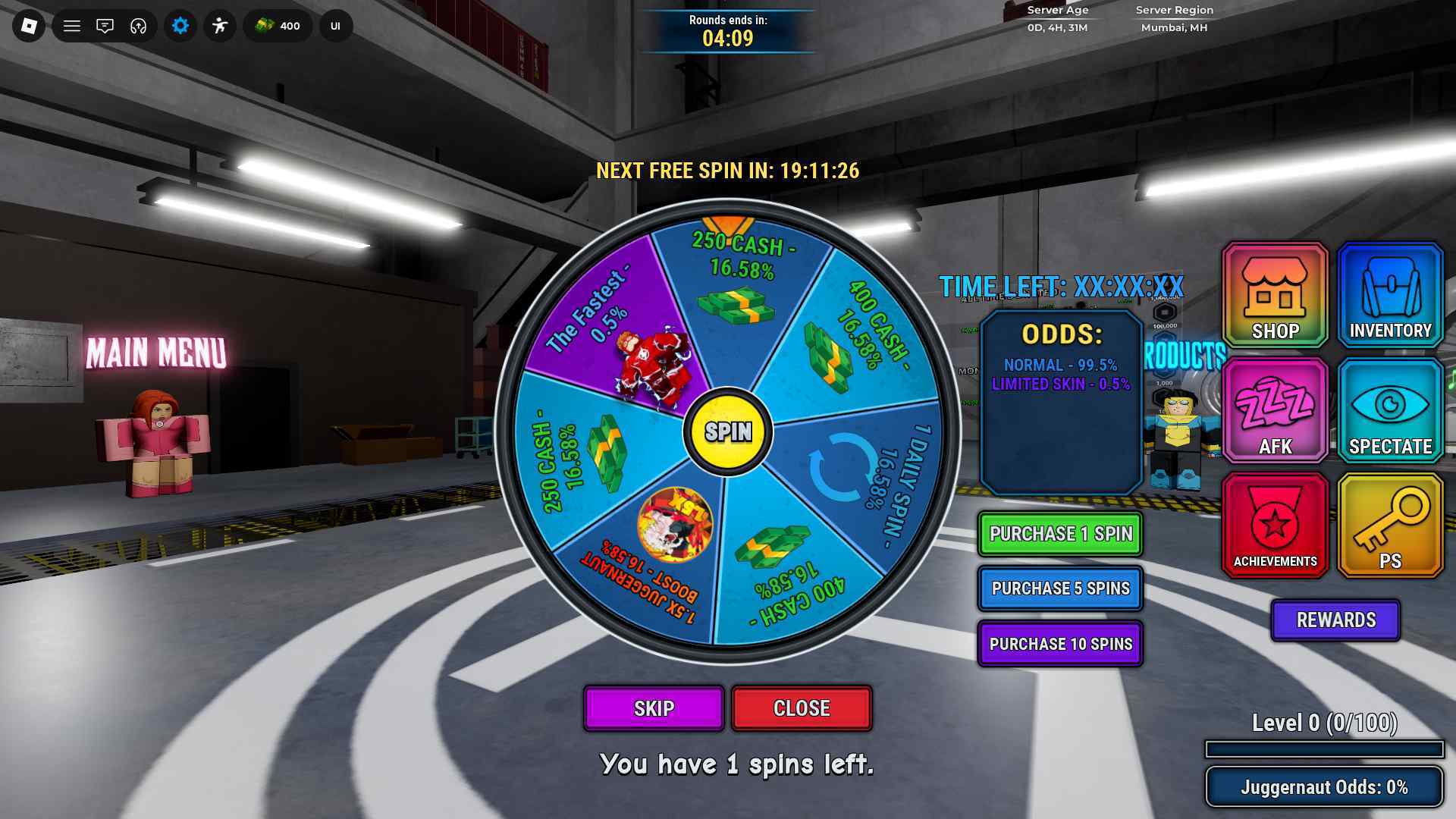Screen dimensions: 1456x819
Task: Open the SHOP panel
Action: pos(1275,295)
